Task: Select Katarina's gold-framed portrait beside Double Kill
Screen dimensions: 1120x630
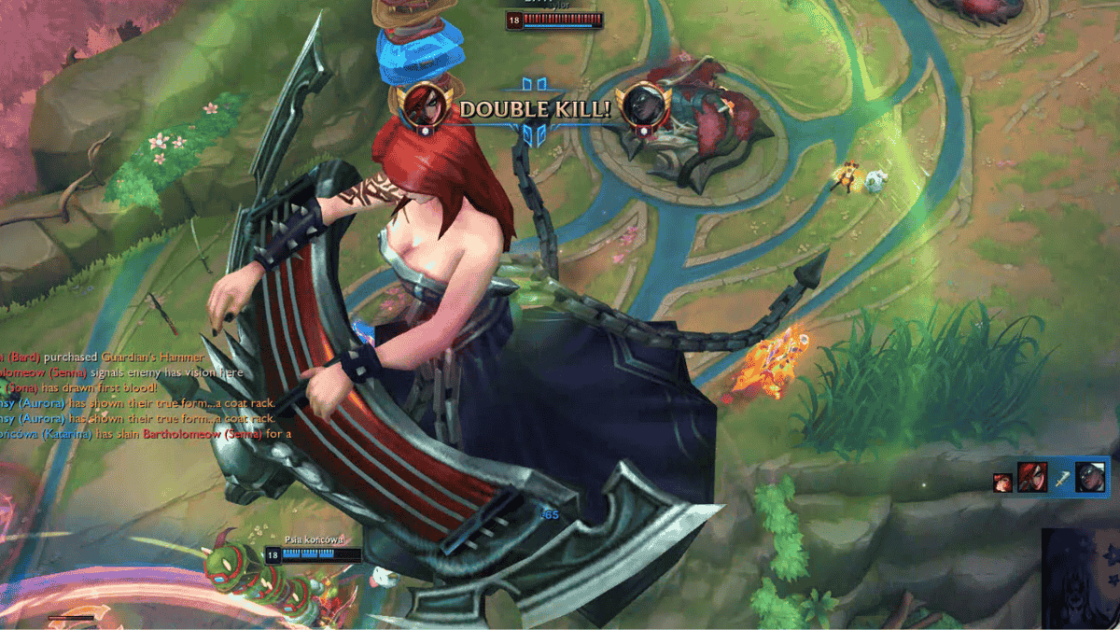Action: point(424,104)
